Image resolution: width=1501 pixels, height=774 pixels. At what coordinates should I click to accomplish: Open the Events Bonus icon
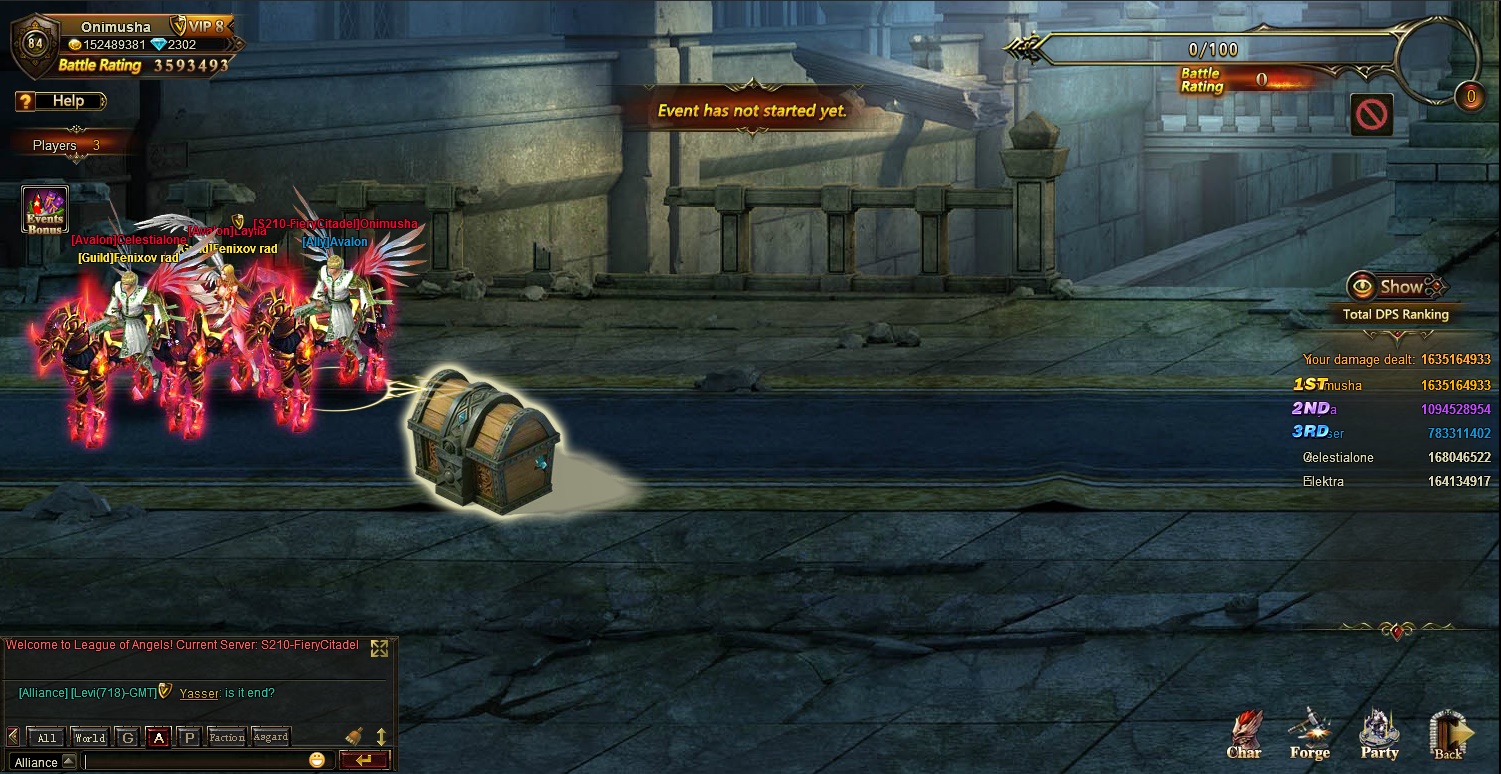45,210
